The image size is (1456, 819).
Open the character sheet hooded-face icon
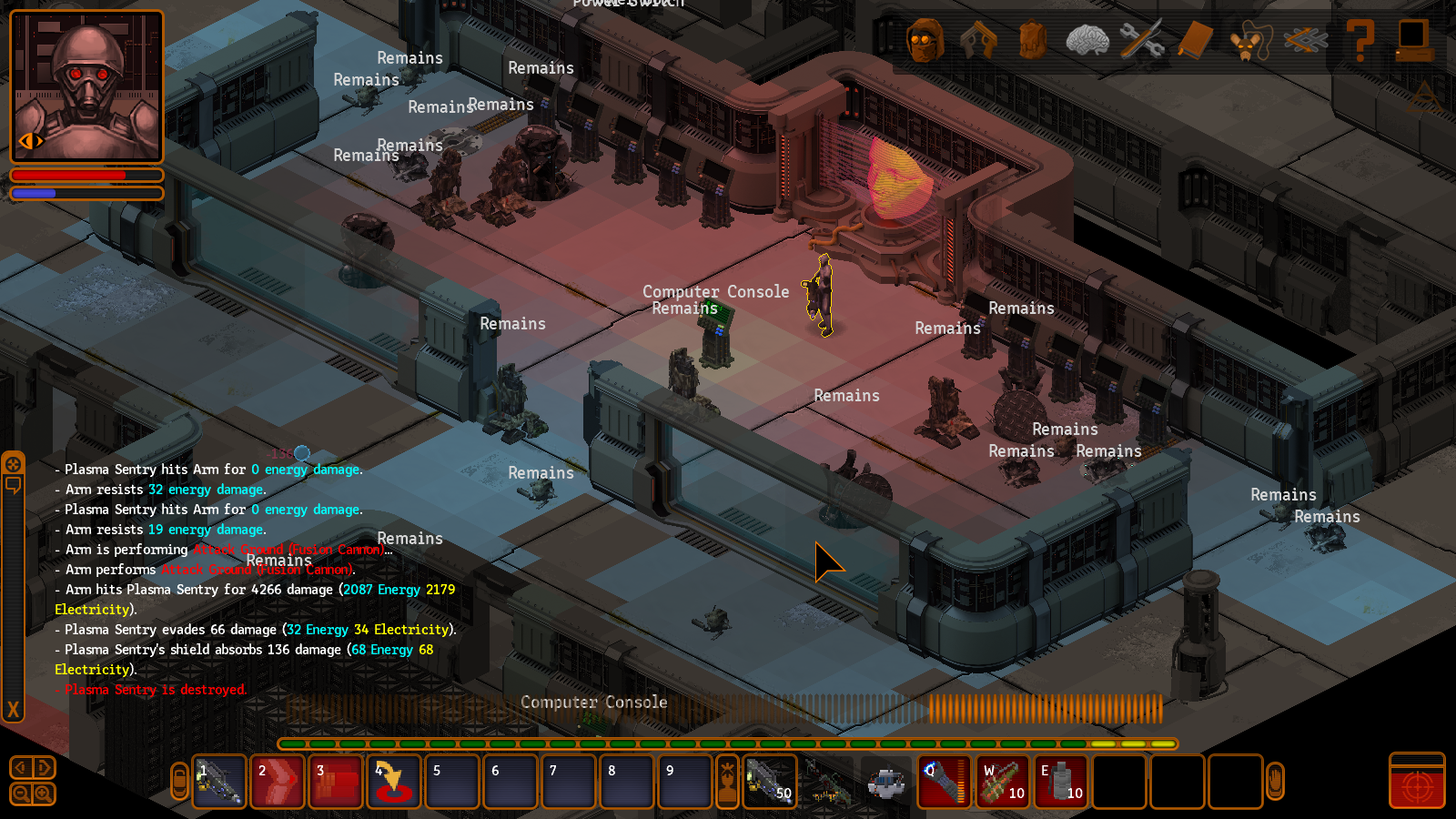coord(925,41)
